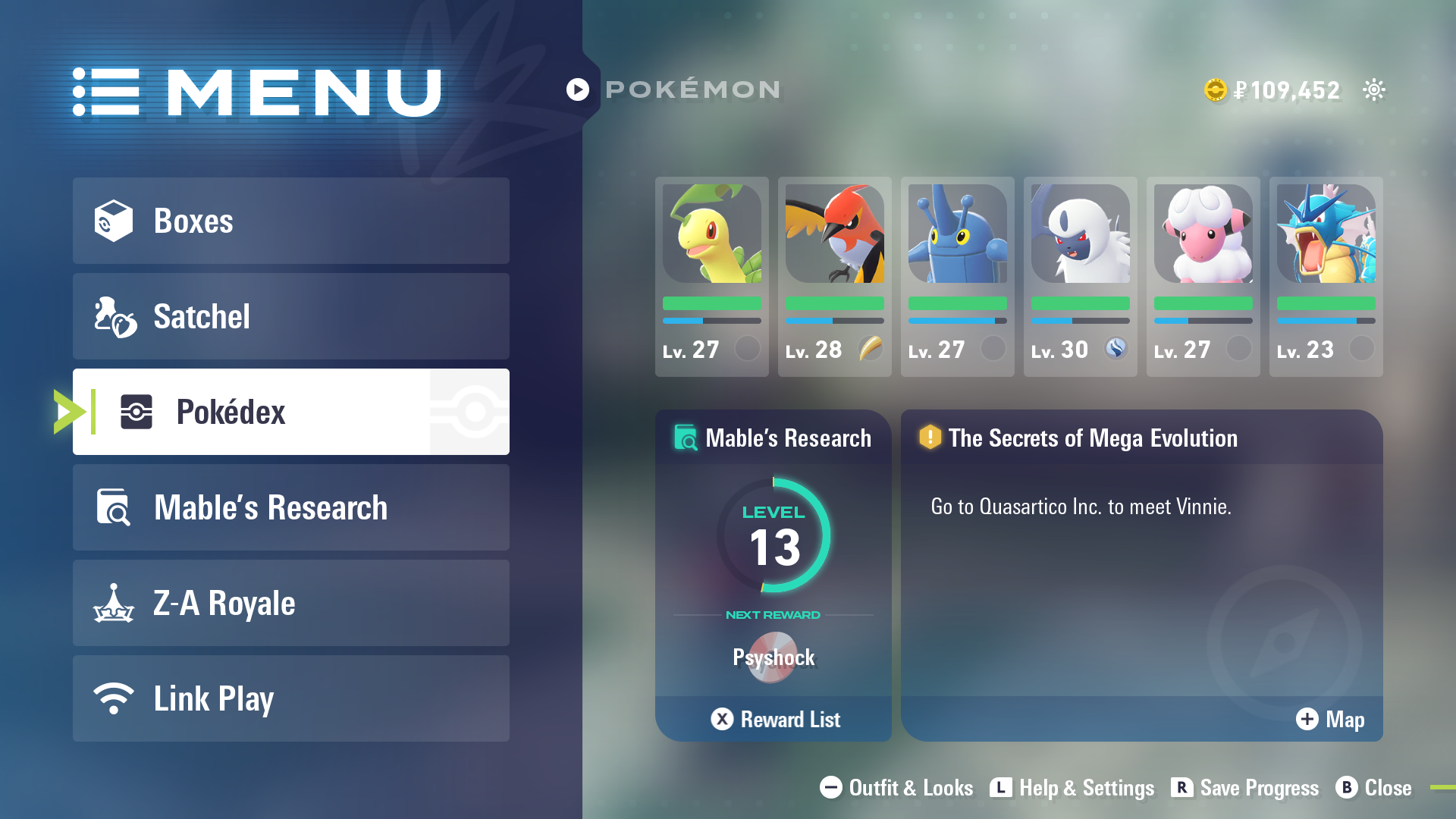Select the Bayleef party slot
The width and height of the screenshot is (1456, 819).
click(711, 276)
